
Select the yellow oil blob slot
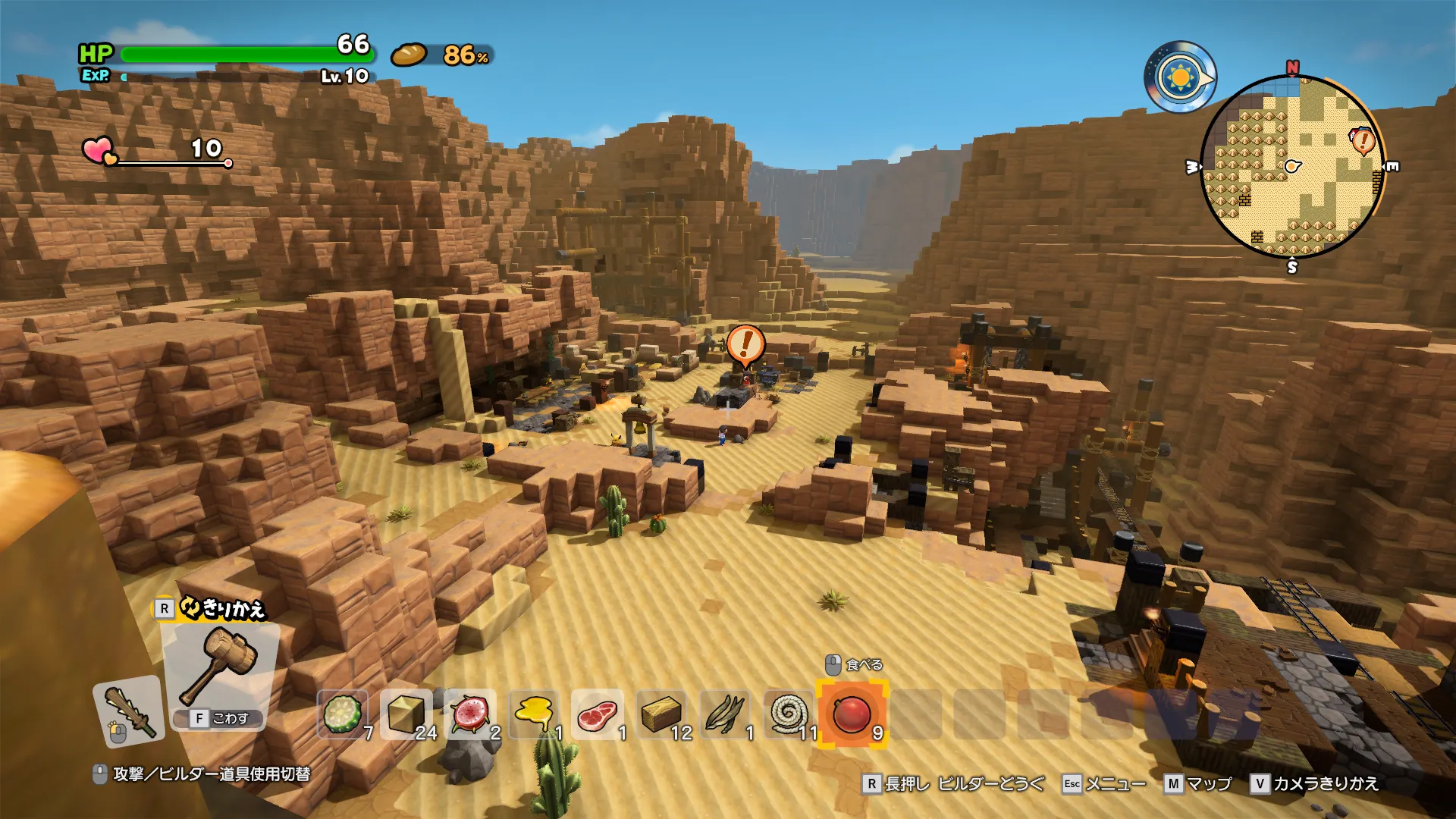point(534,714)
